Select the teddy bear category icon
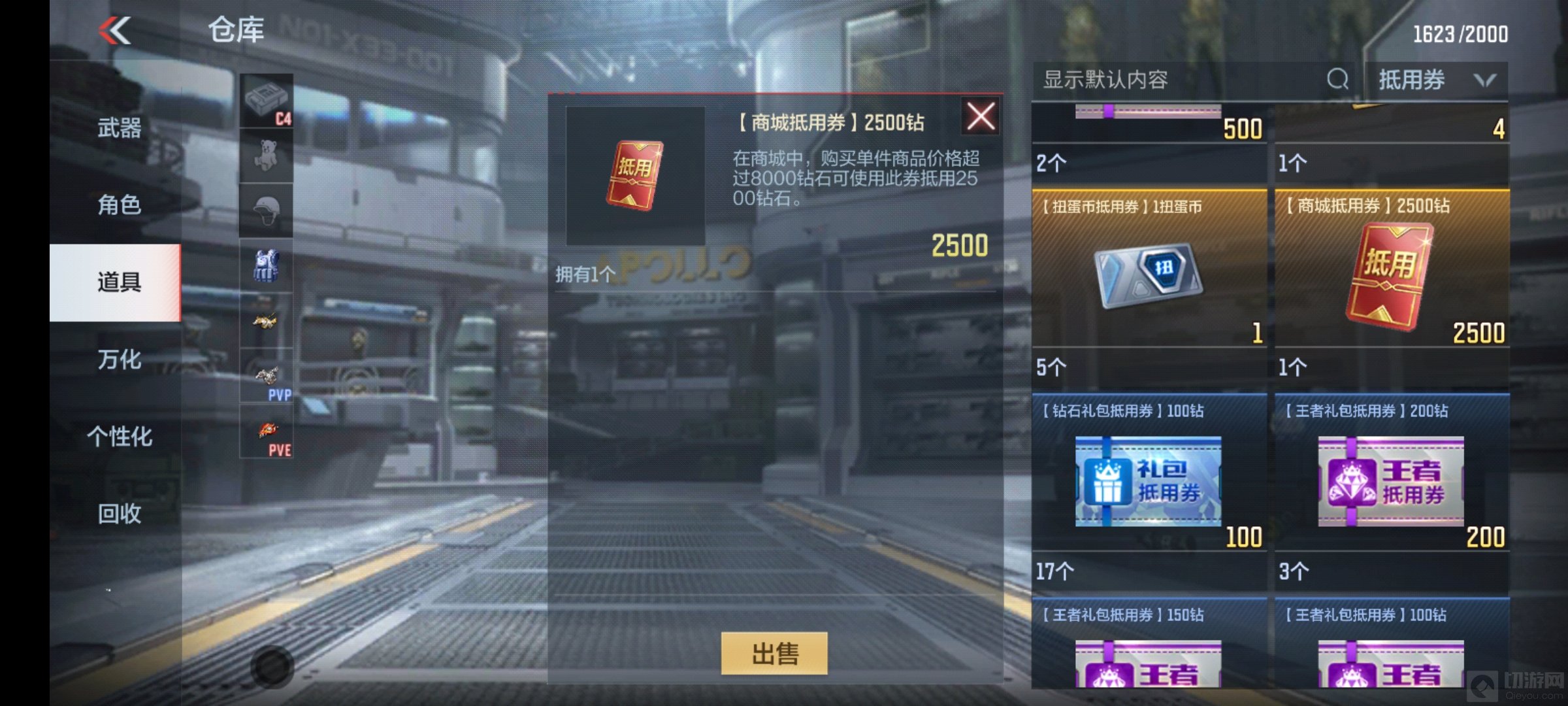Screen dimensions: 1568x706 click(267, 156)
